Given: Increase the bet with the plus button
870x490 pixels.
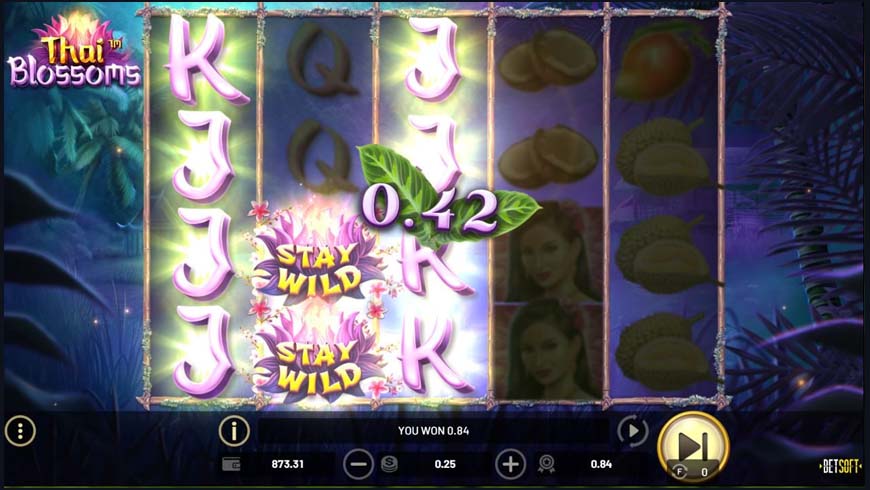Looking at the screenshot, I should coord(510,464).
